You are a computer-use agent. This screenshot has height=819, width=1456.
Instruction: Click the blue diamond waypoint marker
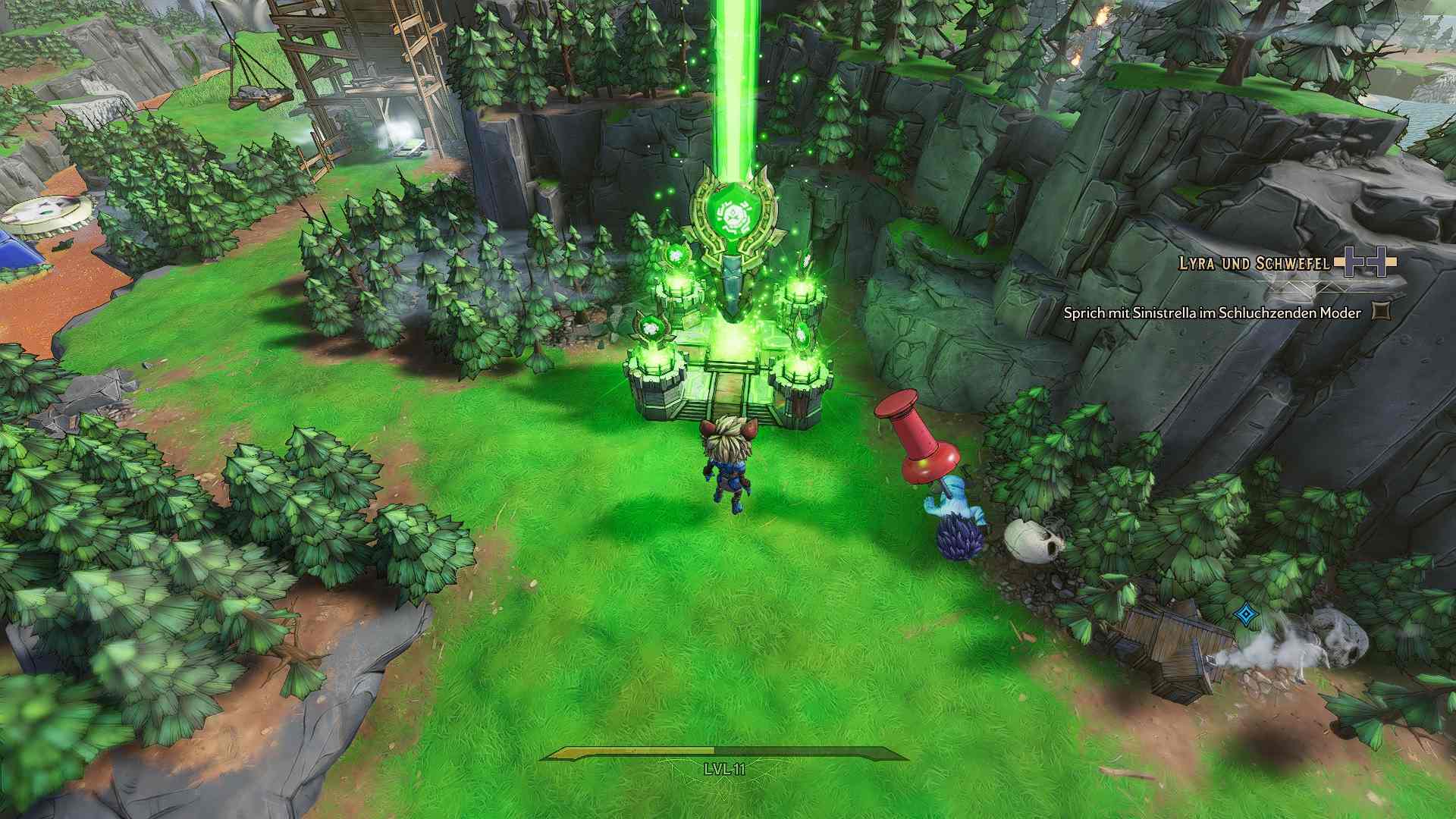pyautogui.click(x=1244, y=613)
